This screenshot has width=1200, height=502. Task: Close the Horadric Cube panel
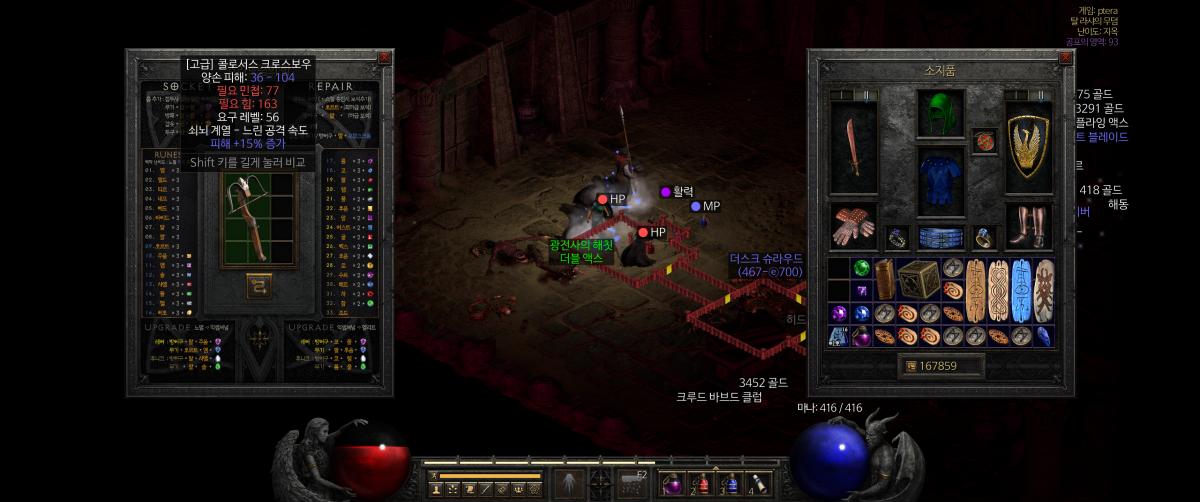click(x=385, y=58)
